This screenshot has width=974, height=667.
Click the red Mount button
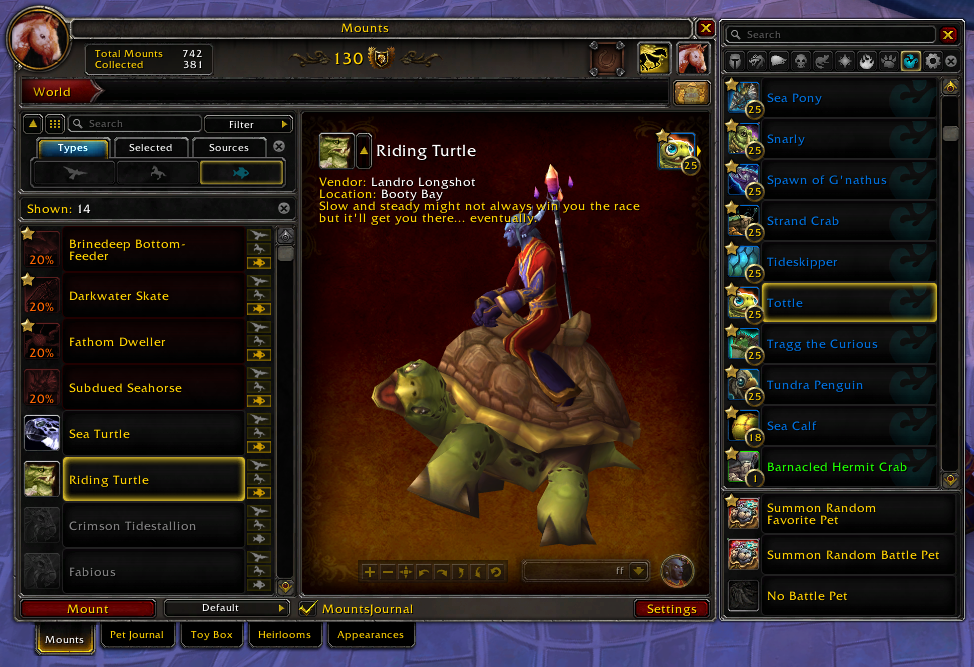pyautogui.click(x=88, y=608)
